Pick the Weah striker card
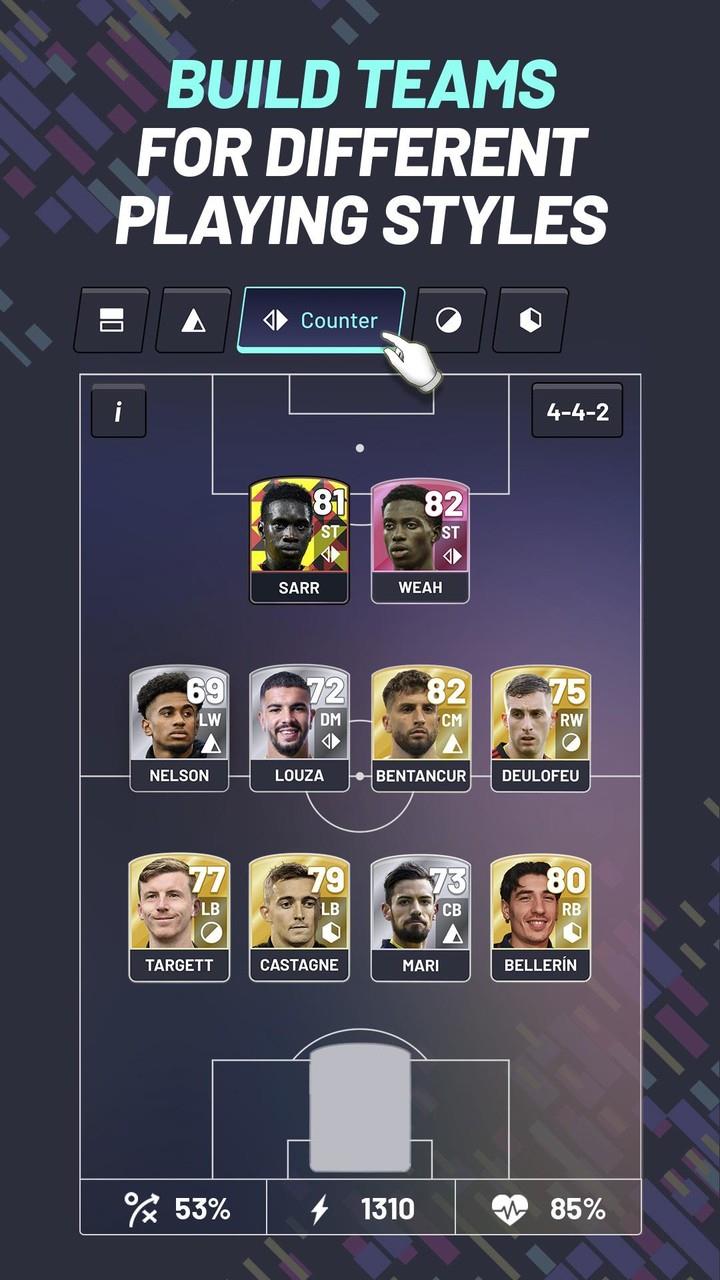Viewport: 720px width, 1280px height. coord(420,540)
